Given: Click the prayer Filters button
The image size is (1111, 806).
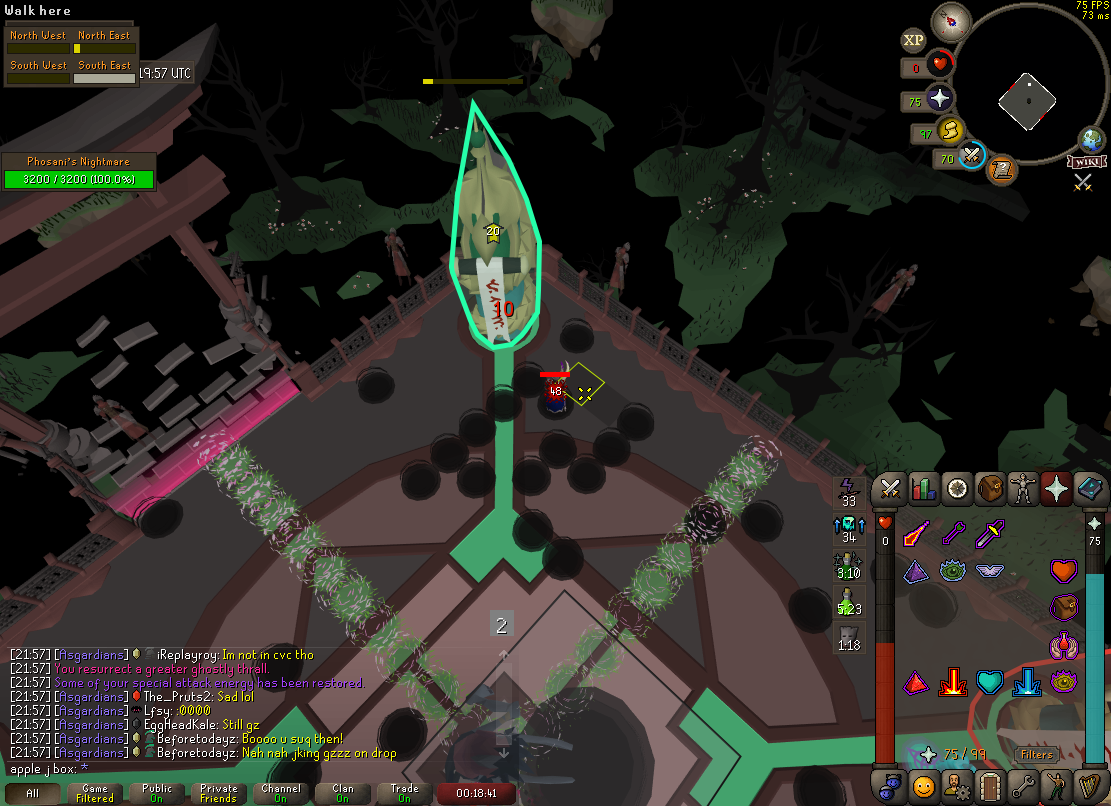Looking at the screenshot, I should tap(1037, 755).
